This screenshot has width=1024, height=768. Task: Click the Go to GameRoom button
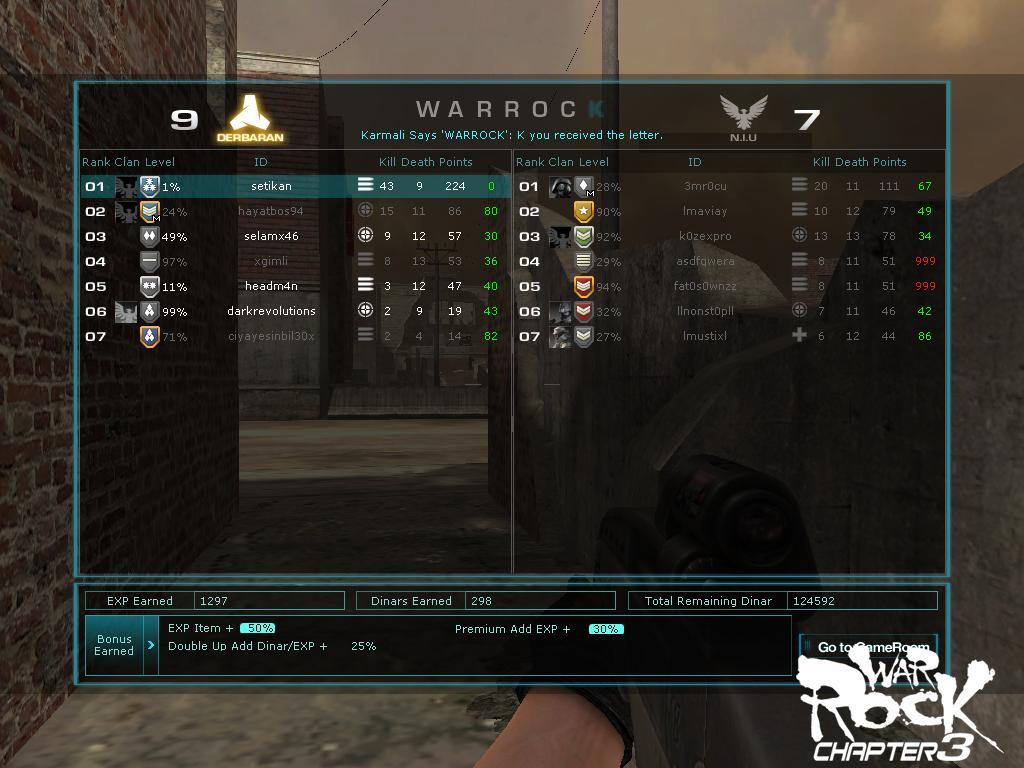[868, 647]
